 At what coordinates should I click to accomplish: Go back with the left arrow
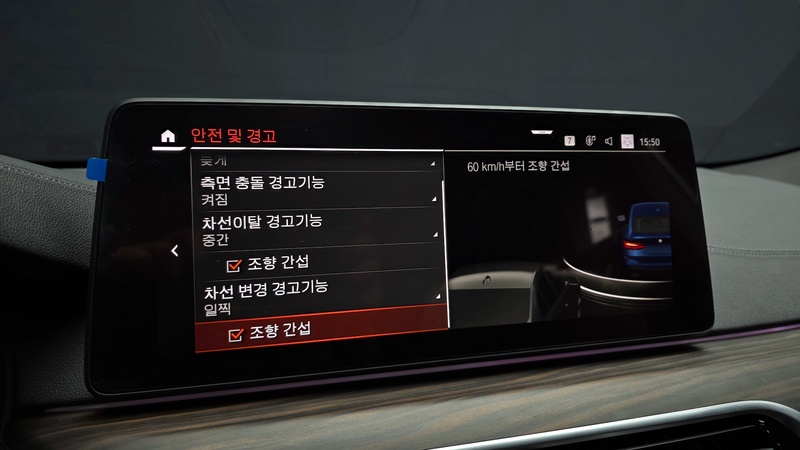point(175,251)
